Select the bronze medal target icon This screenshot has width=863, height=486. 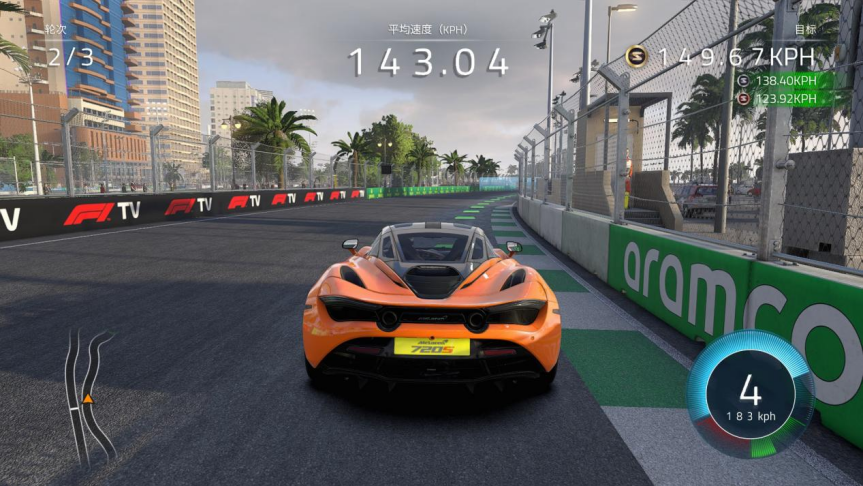pyautogui.click(x=742, y=98)
